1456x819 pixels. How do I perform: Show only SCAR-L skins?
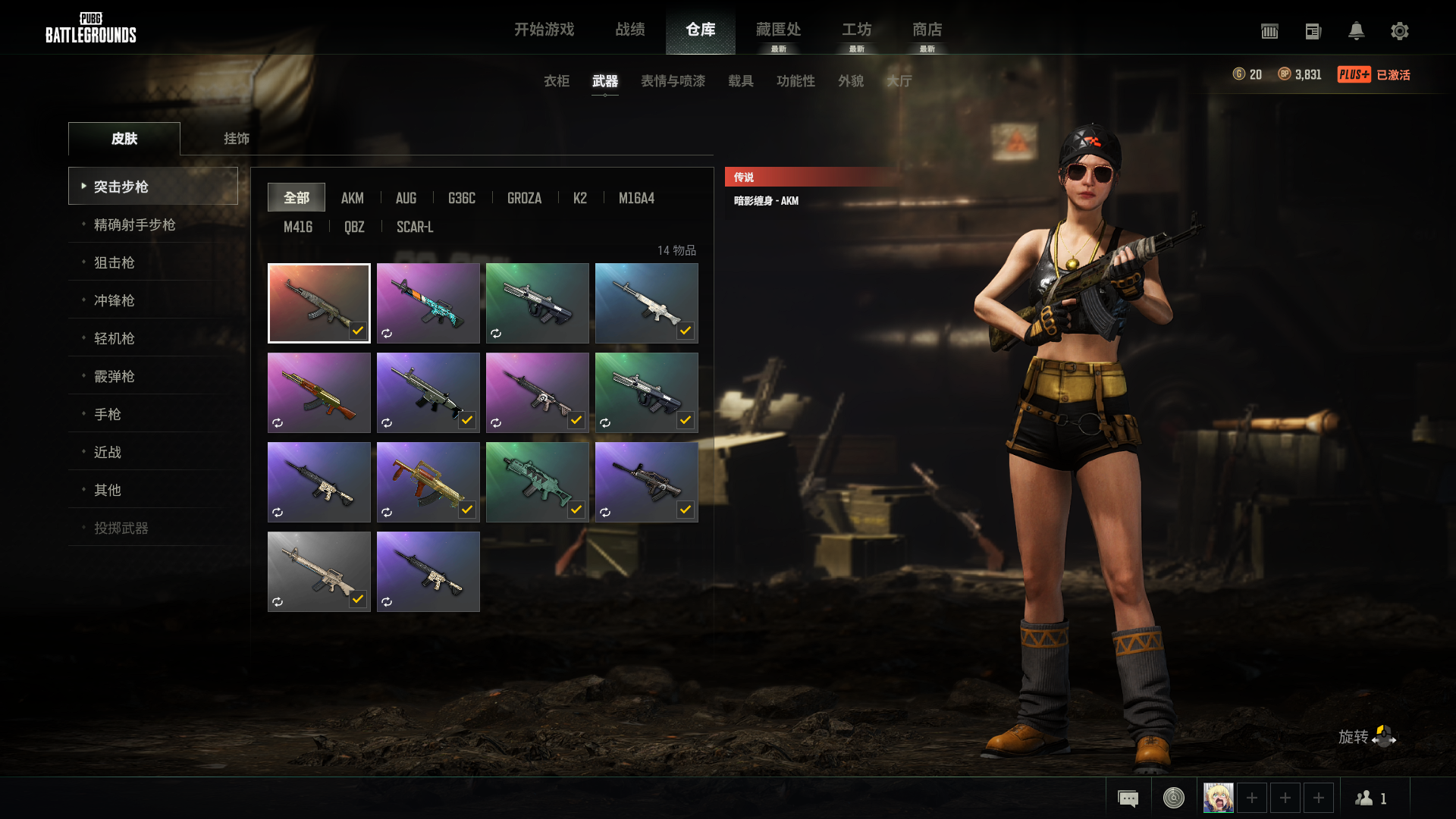point(415,227)
